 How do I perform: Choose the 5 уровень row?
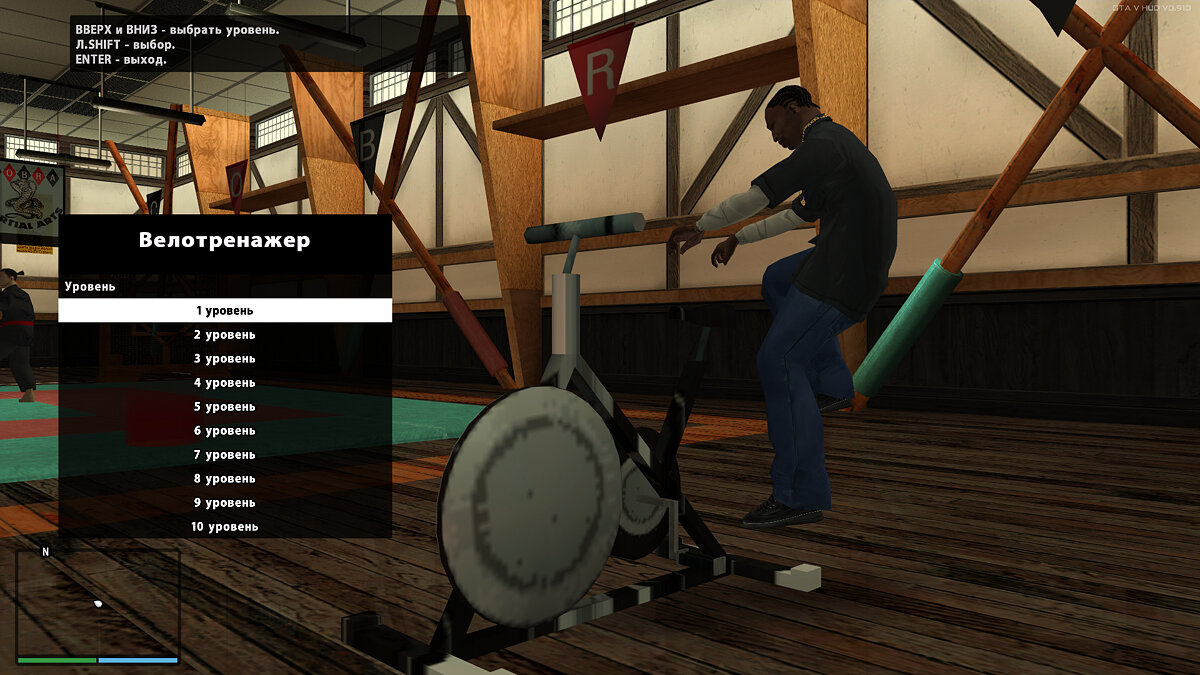pos(225,407)
